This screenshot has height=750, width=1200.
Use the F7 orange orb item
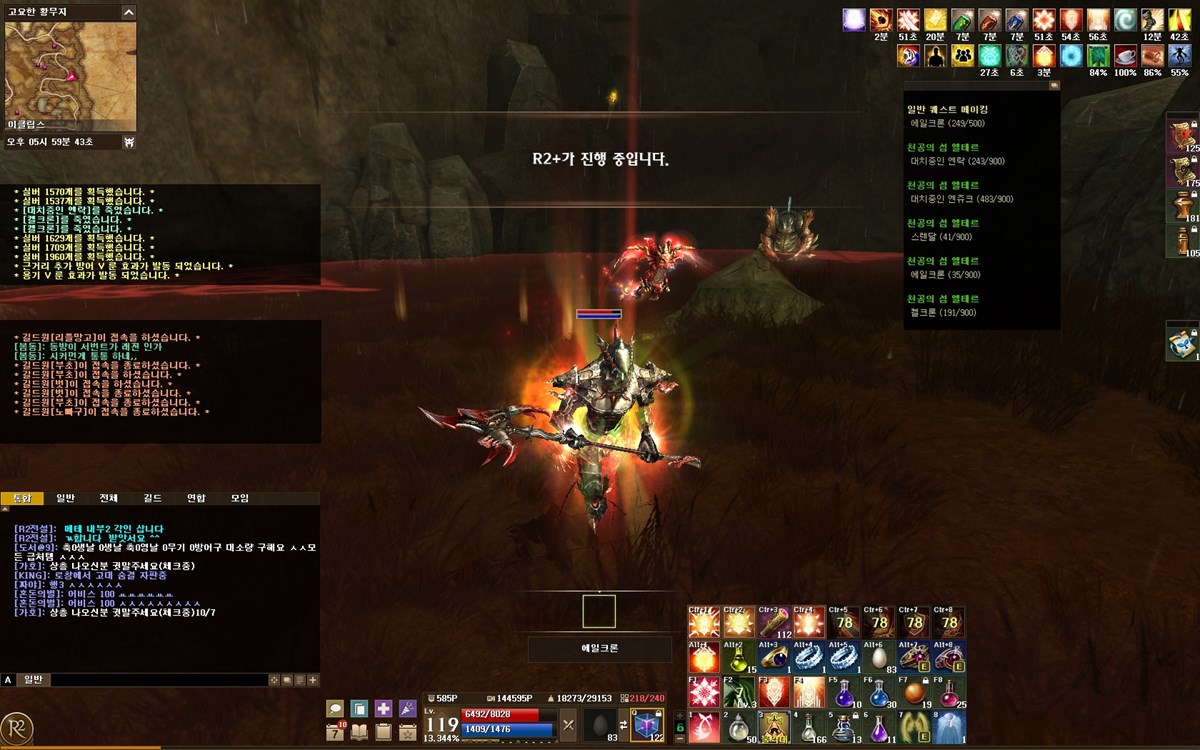tap(913, 692)
